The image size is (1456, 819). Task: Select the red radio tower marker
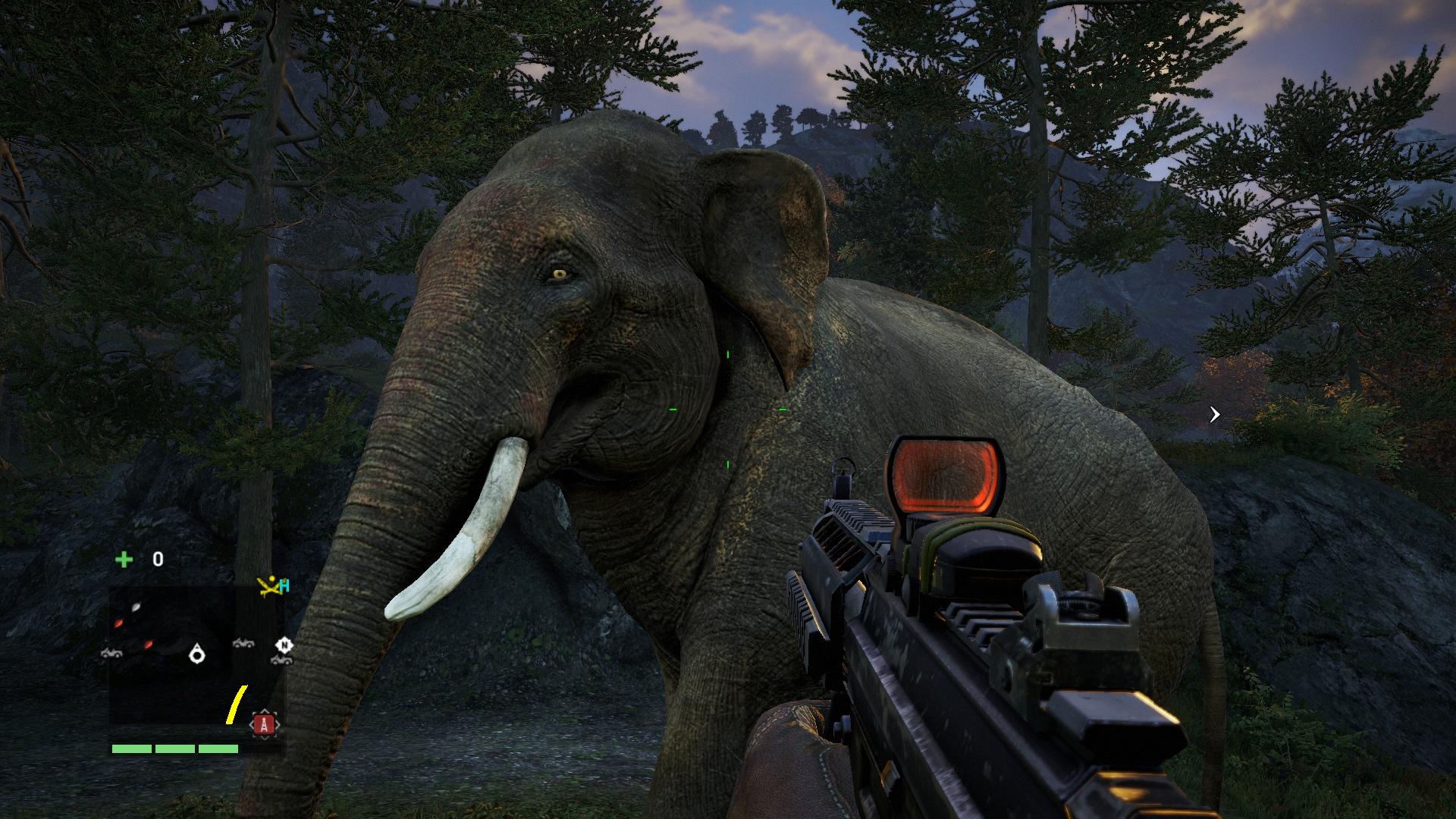[x=264, y=724]
